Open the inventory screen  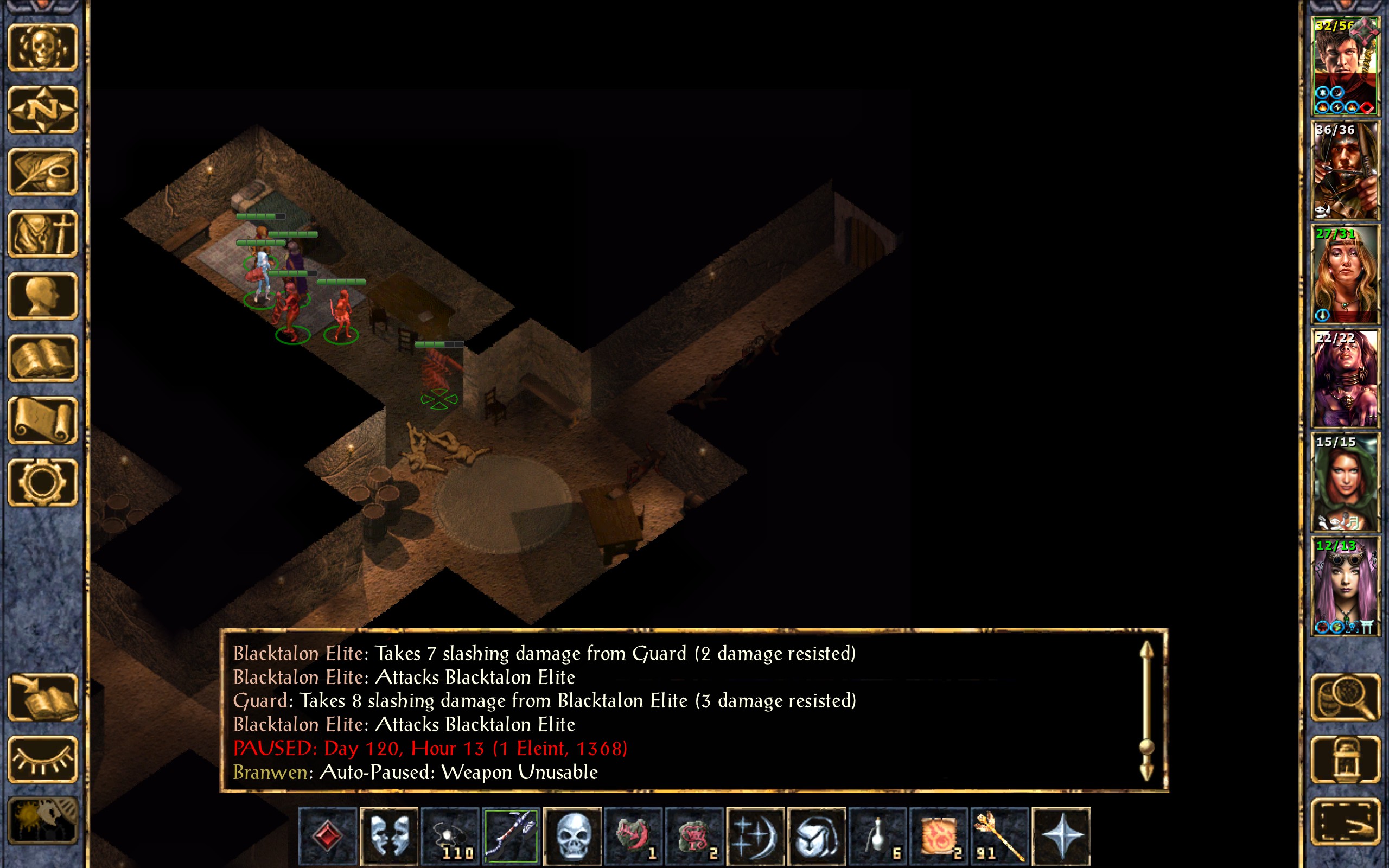click(42, 234)
